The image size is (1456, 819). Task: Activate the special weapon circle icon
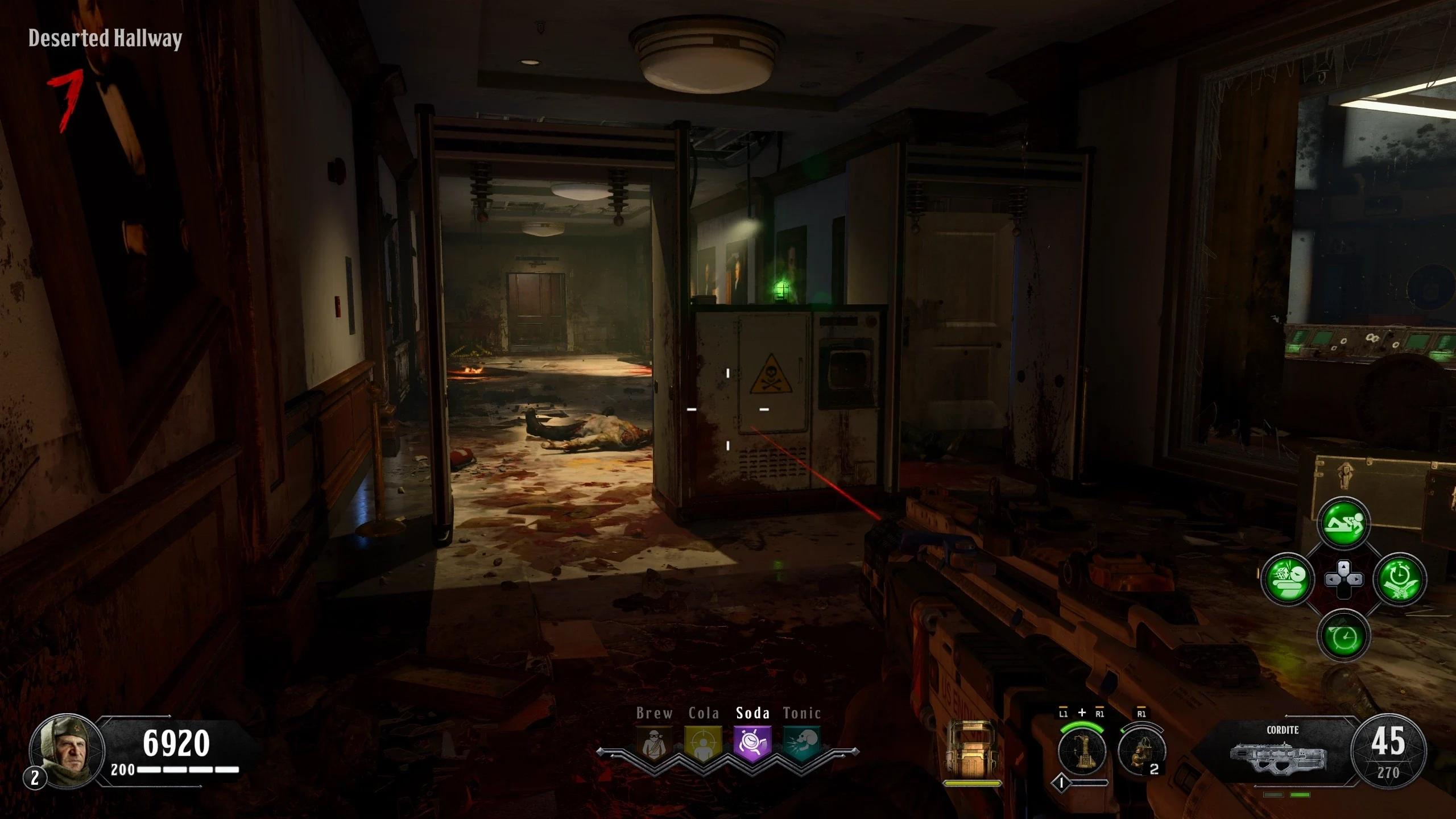[1082, 751]
